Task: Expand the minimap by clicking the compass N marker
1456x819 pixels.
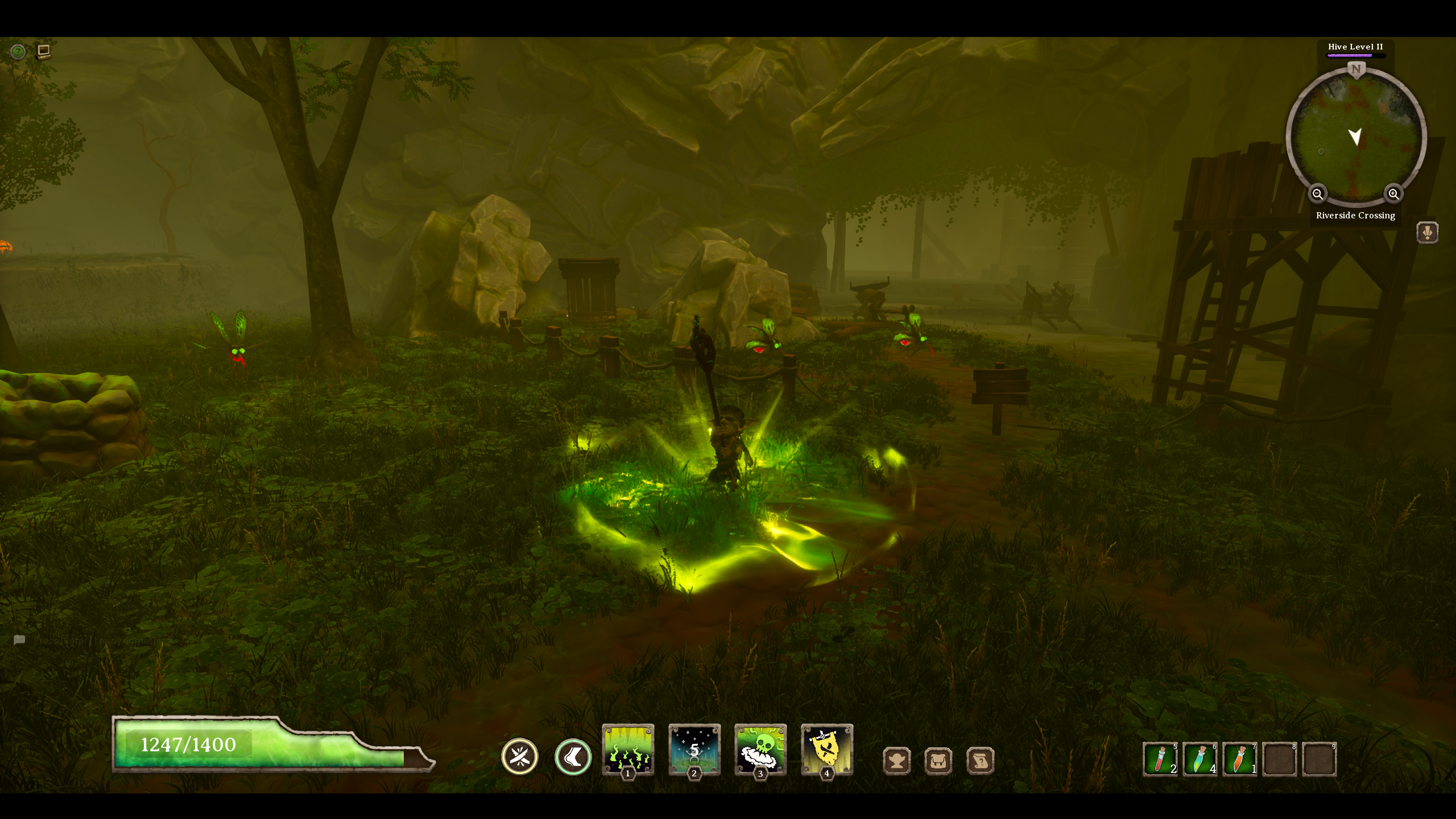Action: (x=1356, y=68)
